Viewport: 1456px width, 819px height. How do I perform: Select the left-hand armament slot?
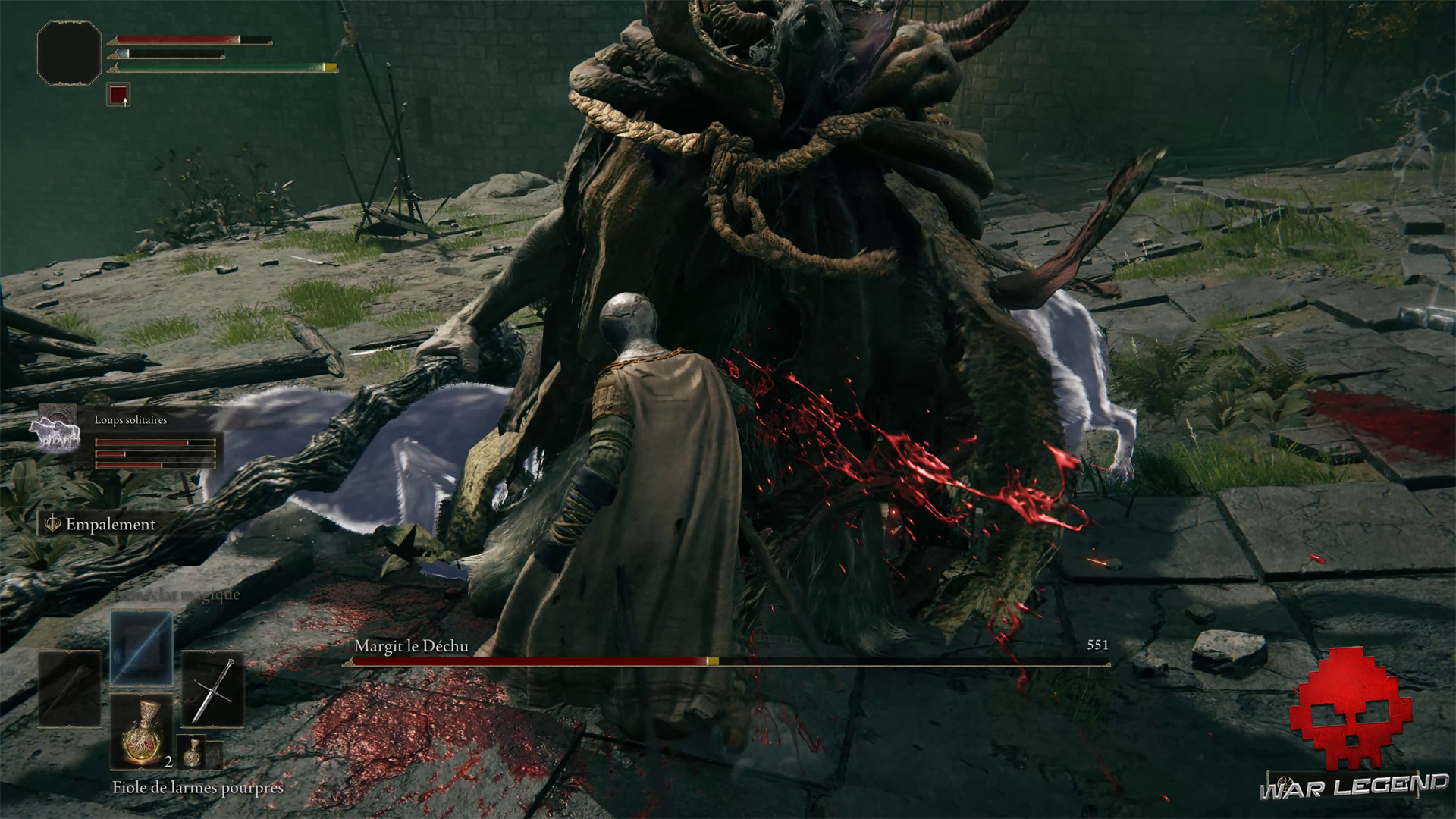coord(70,689)
